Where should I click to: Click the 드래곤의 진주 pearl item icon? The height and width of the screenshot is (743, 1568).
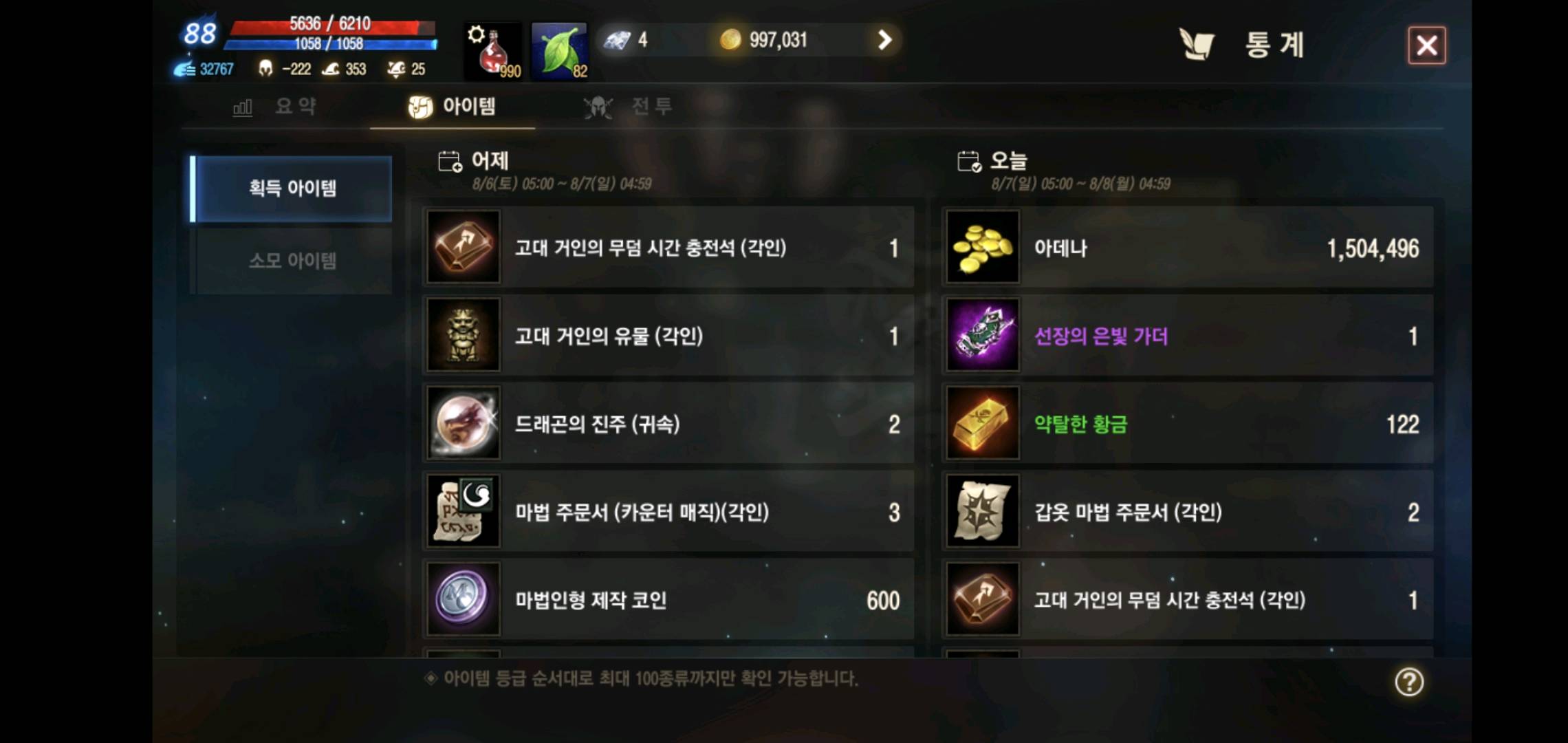pyautogui.click(x=463, y=424)
